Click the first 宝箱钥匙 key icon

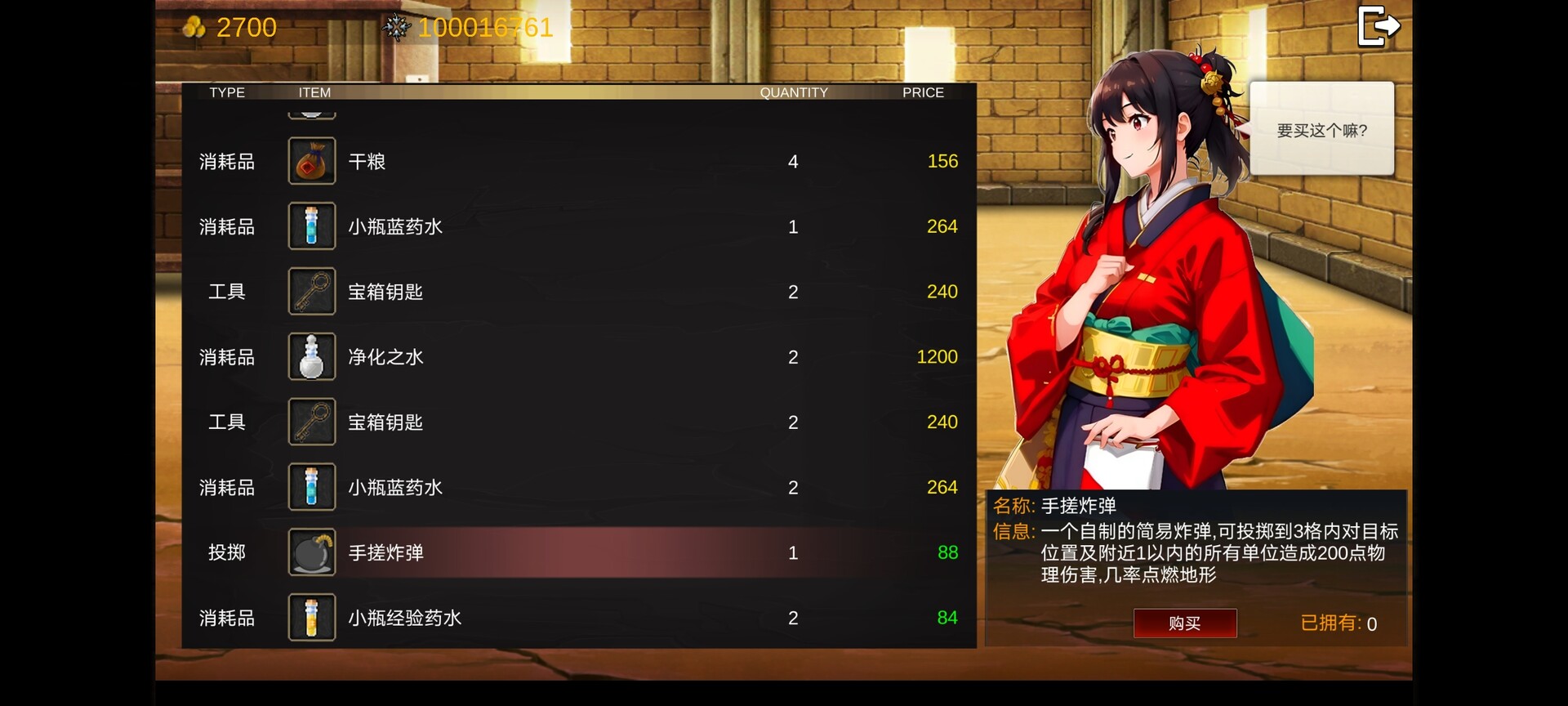point(311,292)
